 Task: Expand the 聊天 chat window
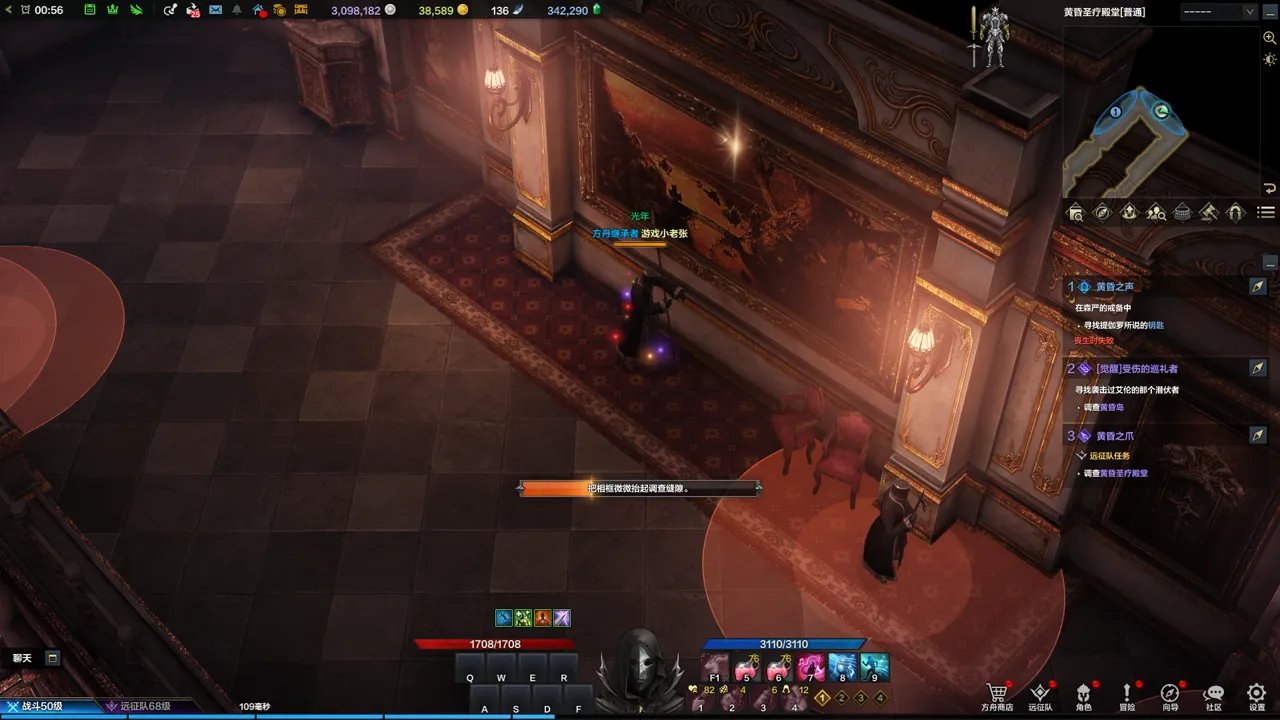click(x=52, y=658)
